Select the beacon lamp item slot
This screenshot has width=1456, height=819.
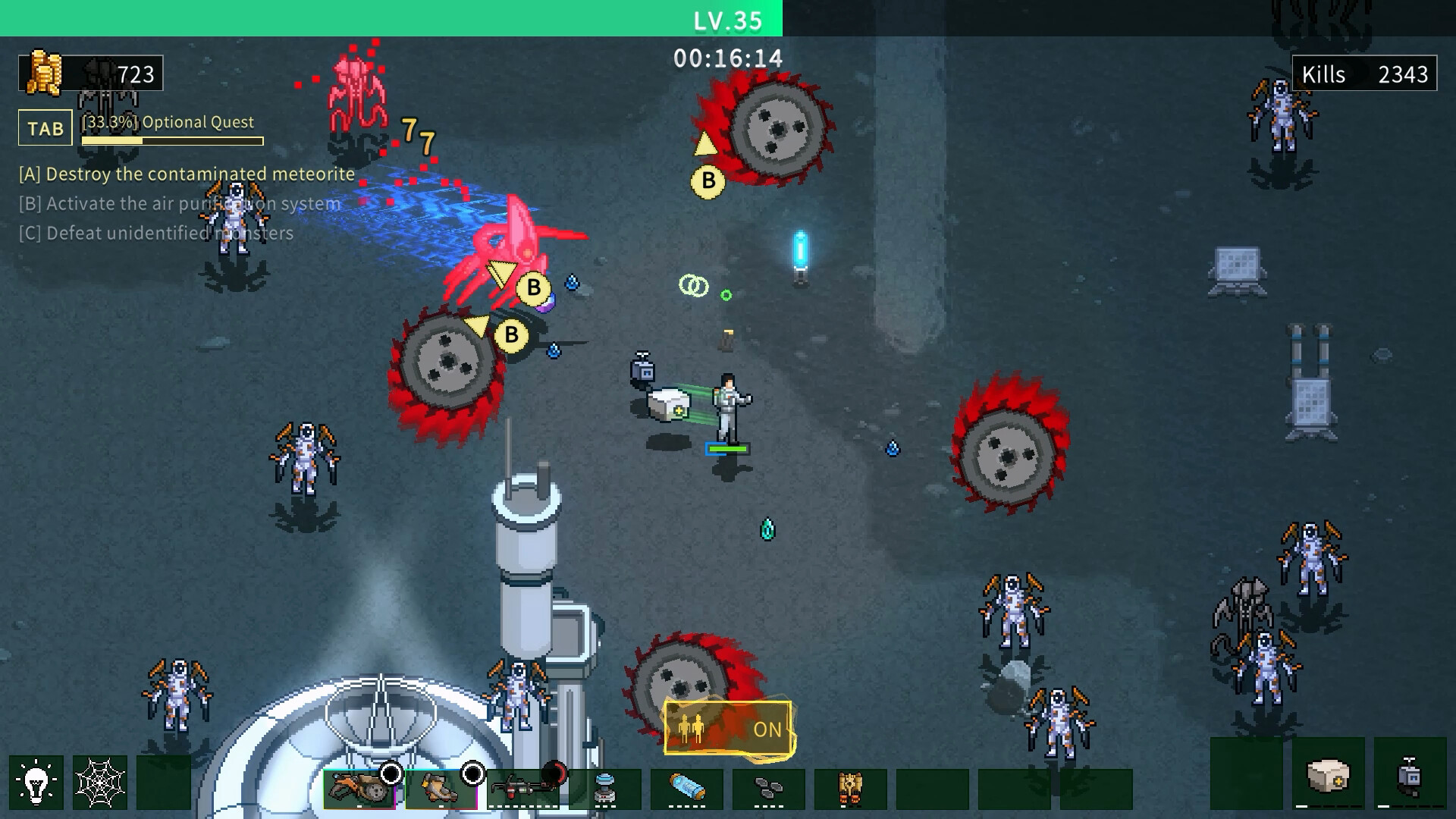pyautogui.click(x=604, y=789)
